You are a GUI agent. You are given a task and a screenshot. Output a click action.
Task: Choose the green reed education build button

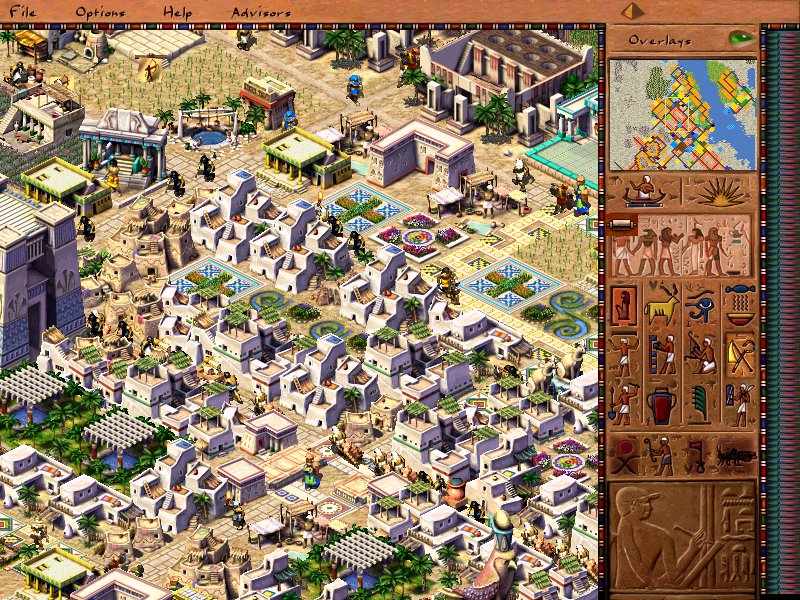coord(702,405)
